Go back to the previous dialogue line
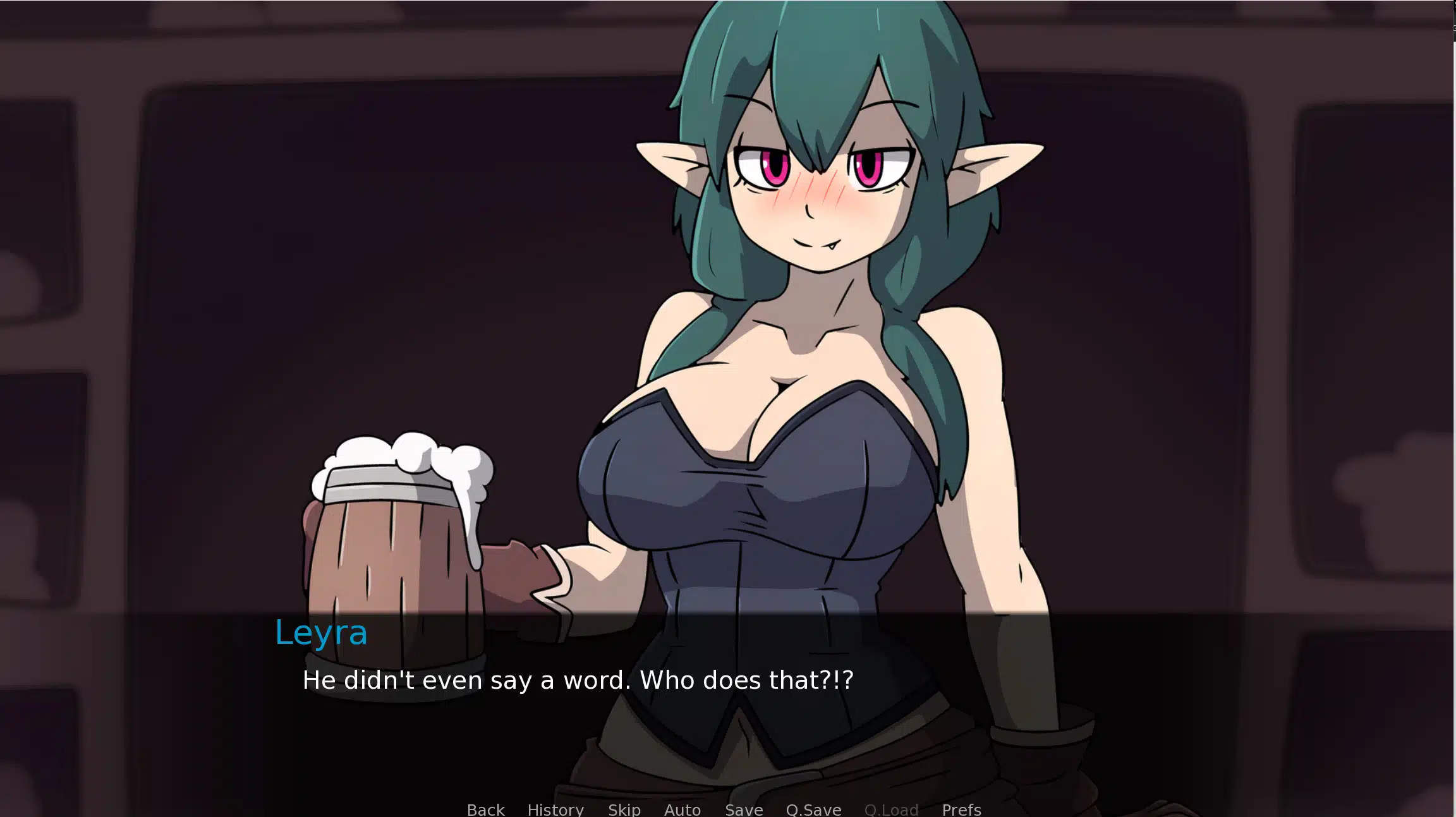 tap(485, 809)
